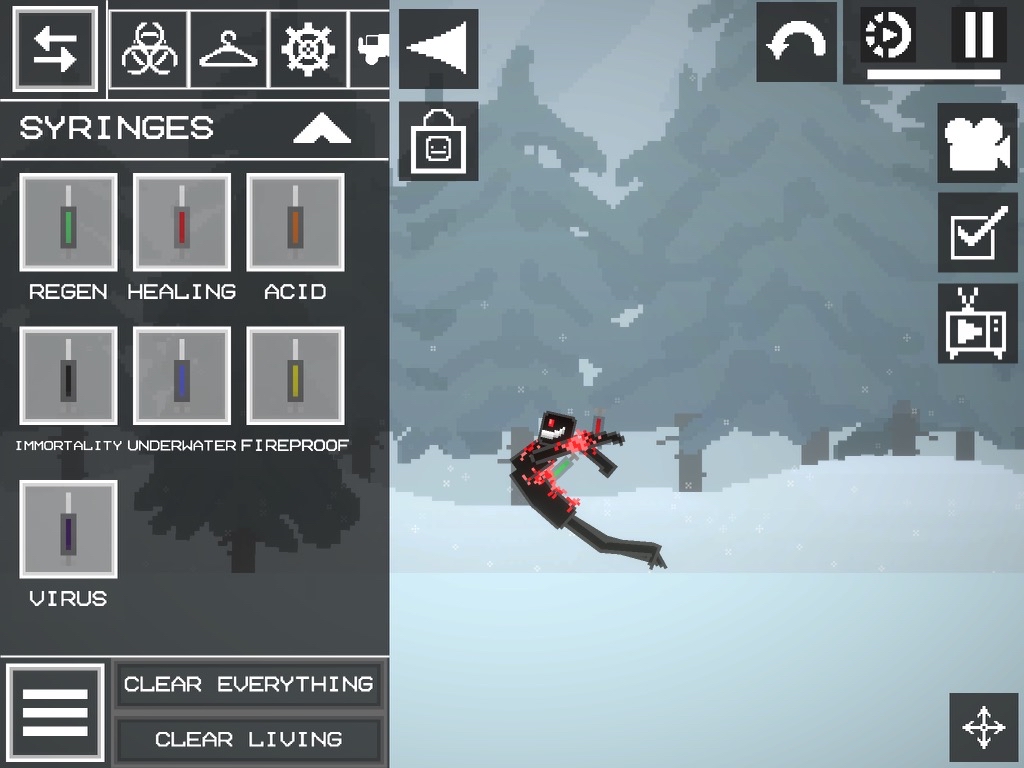Collapse the Syringes category
Viewport: 1024px width, 768px height.
click(322, 129)
